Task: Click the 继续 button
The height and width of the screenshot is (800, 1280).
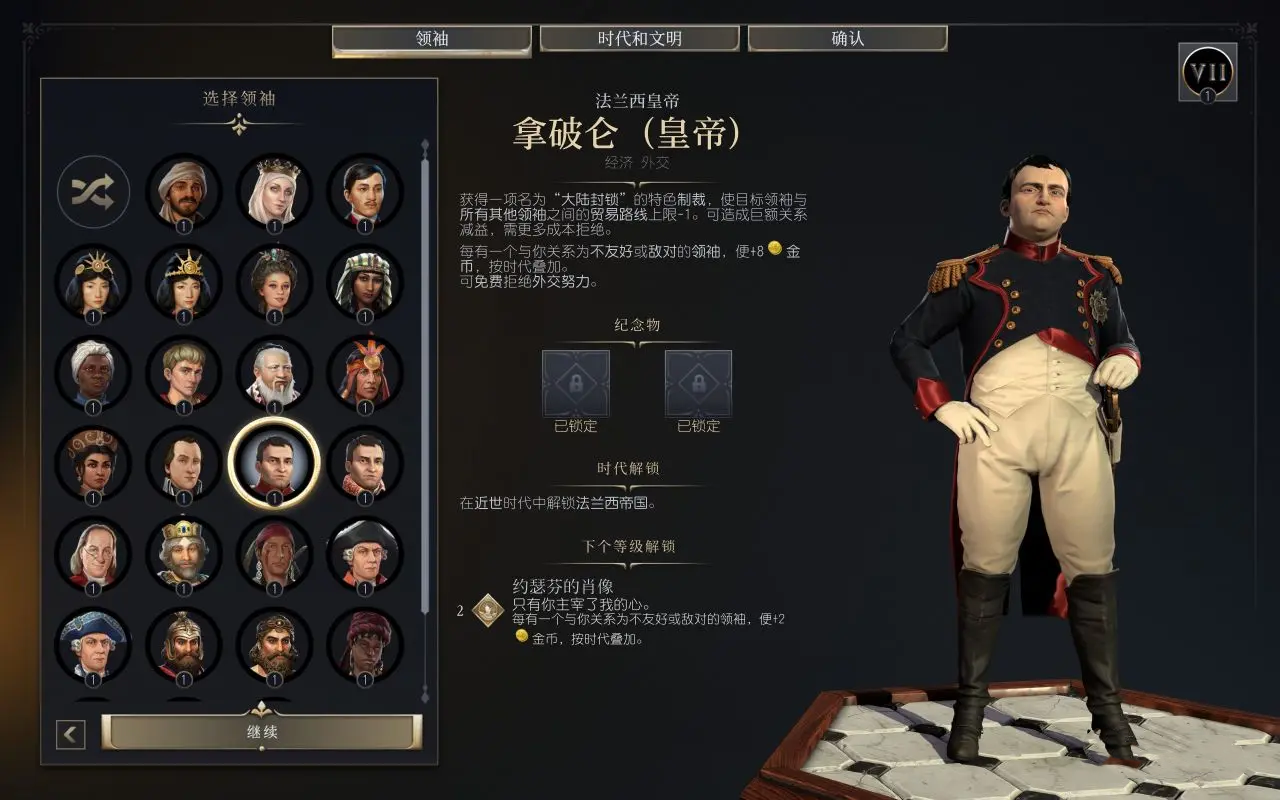Action: click(x=262, y=732)
